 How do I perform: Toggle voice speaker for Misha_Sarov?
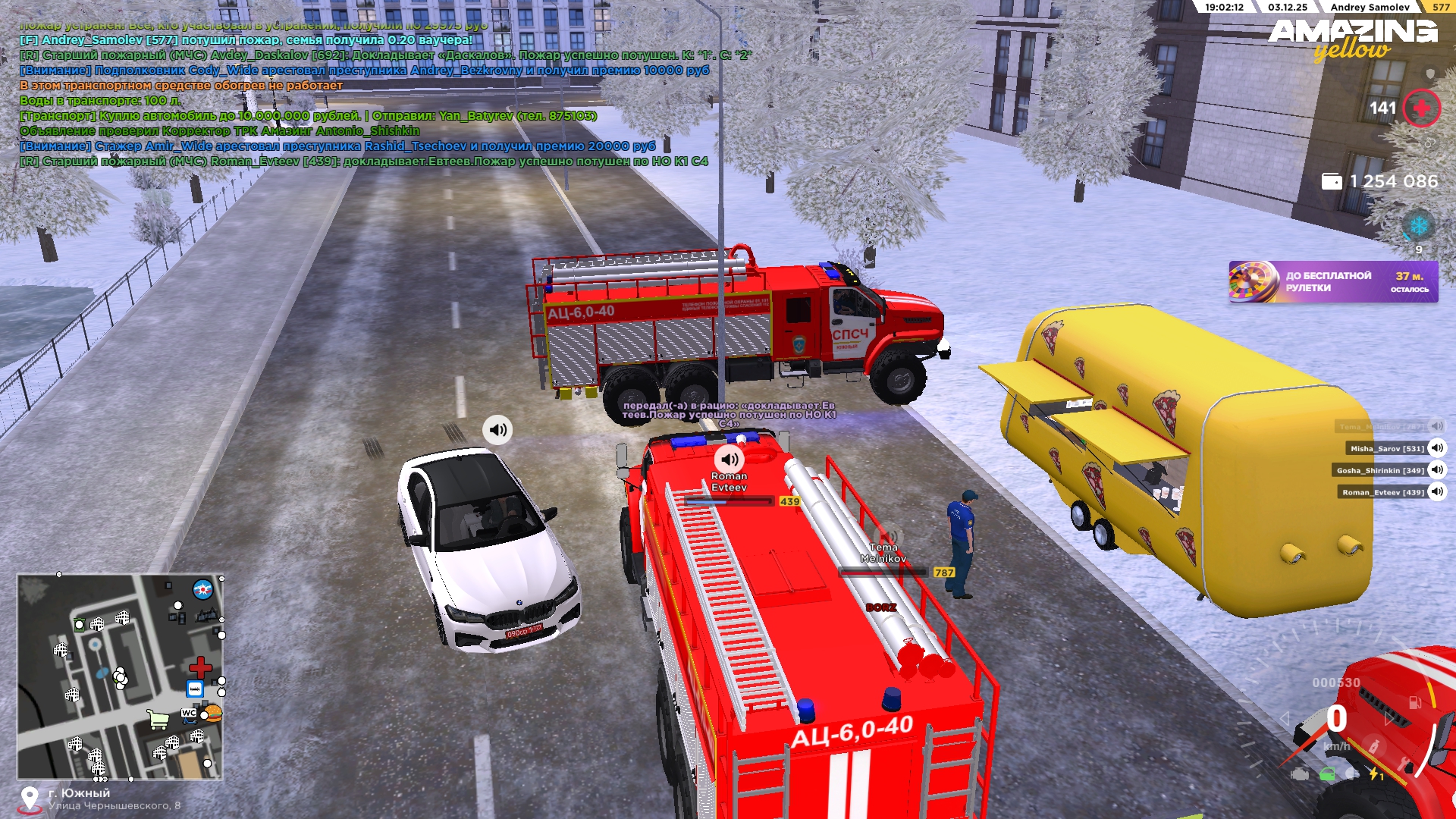point(1436,448)
